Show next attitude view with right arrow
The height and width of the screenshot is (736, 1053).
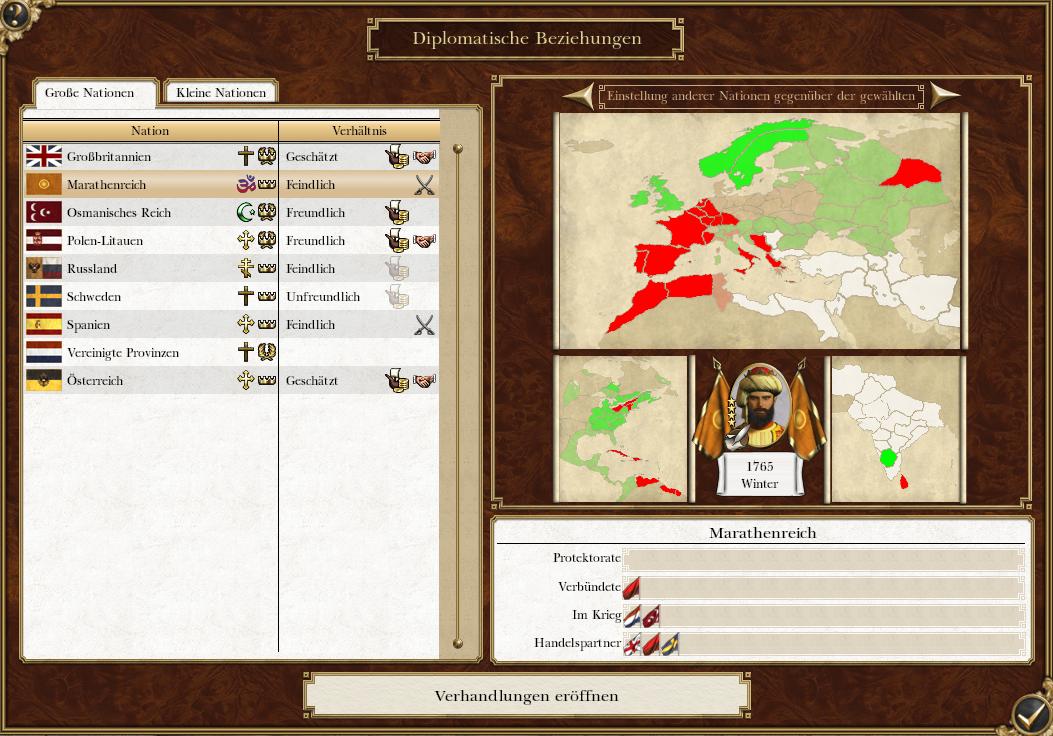pos(944,96)
